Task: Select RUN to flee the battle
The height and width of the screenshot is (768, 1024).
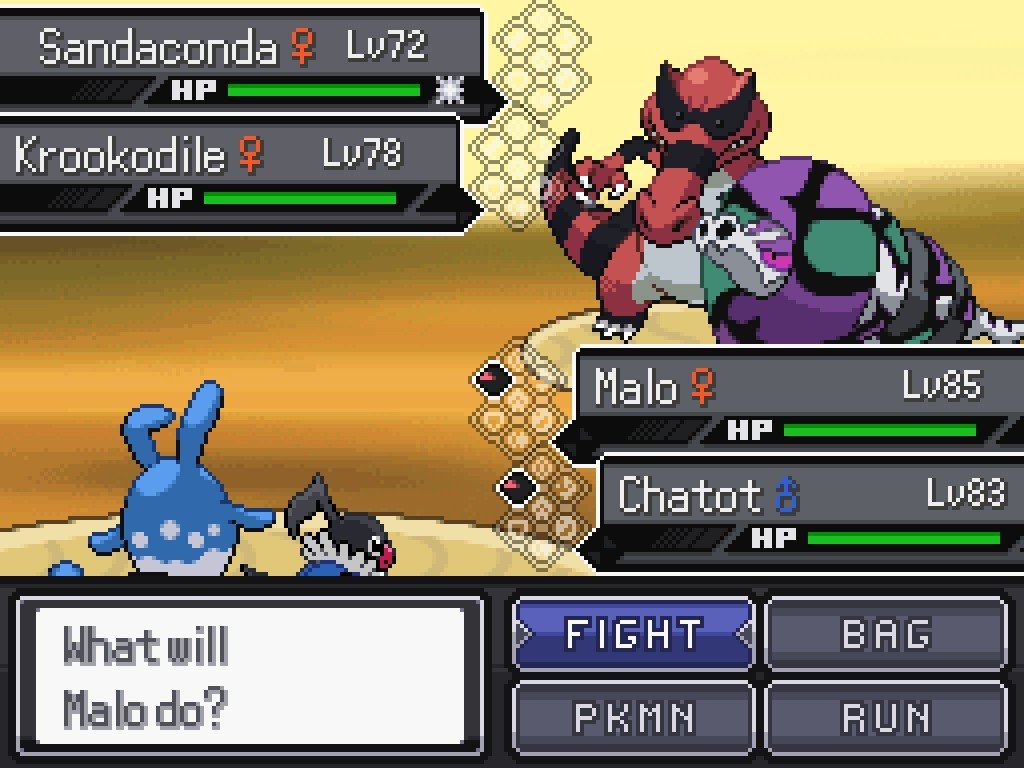Action: [x=886, y=717]
